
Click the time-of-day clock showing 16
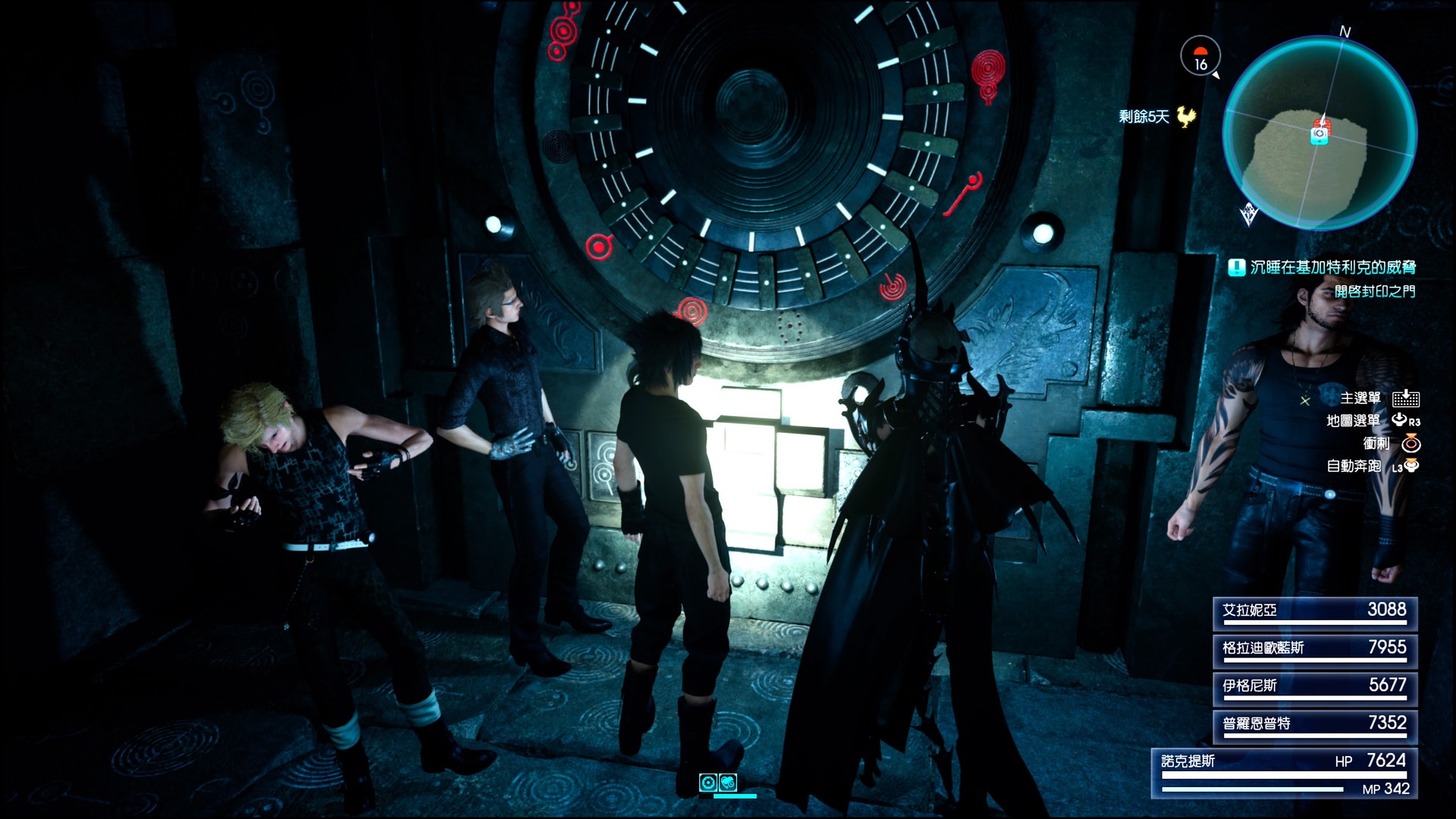[1200, 57]
